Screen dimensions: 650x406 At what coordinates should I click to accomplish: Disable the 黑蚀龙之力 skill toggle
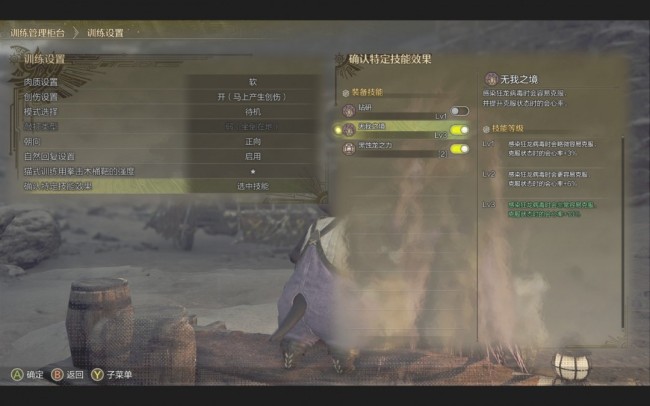pos(459,149)
